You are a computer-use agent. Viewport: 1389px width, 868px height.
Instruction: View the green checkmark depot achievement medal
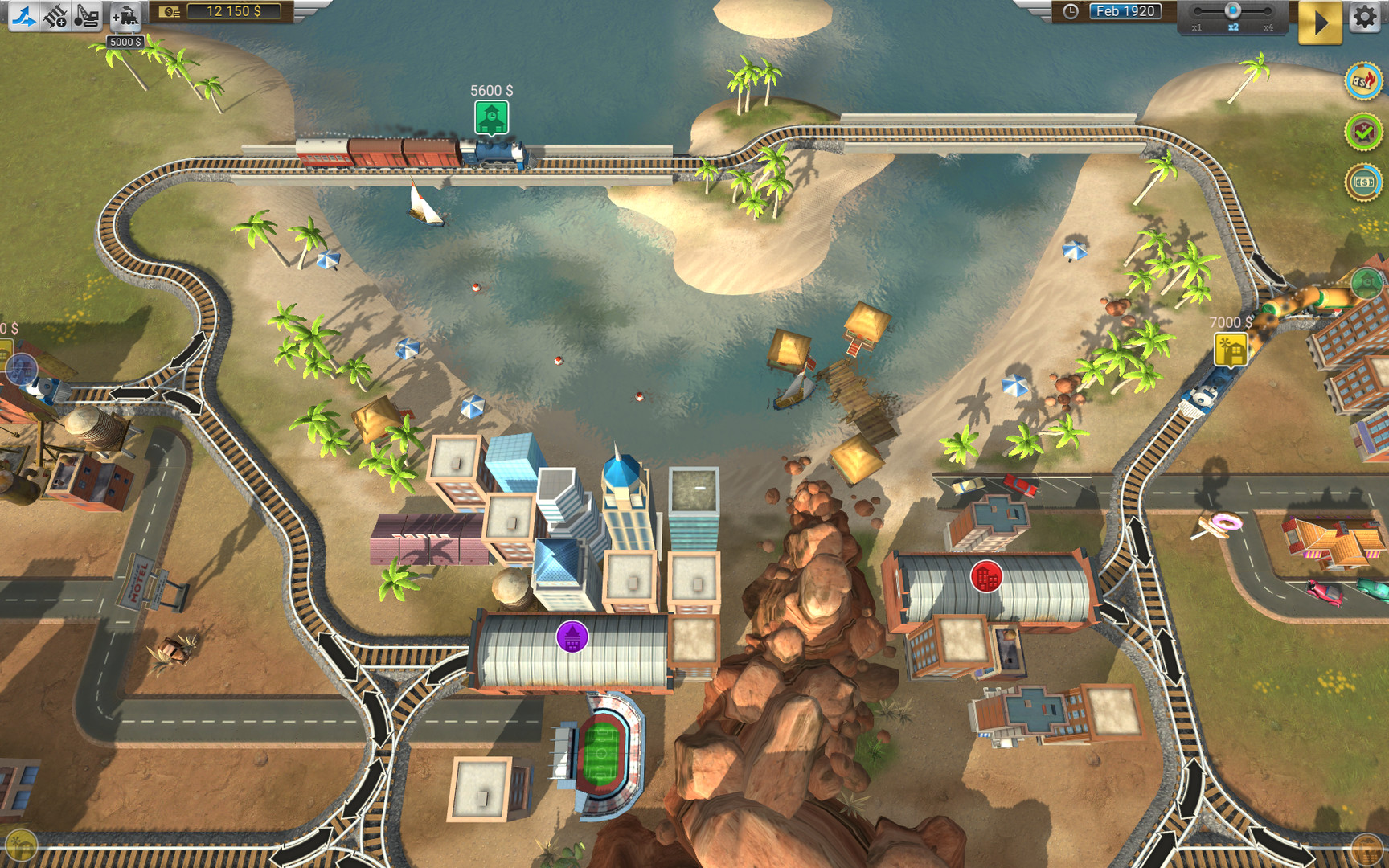pos(1362,131)
